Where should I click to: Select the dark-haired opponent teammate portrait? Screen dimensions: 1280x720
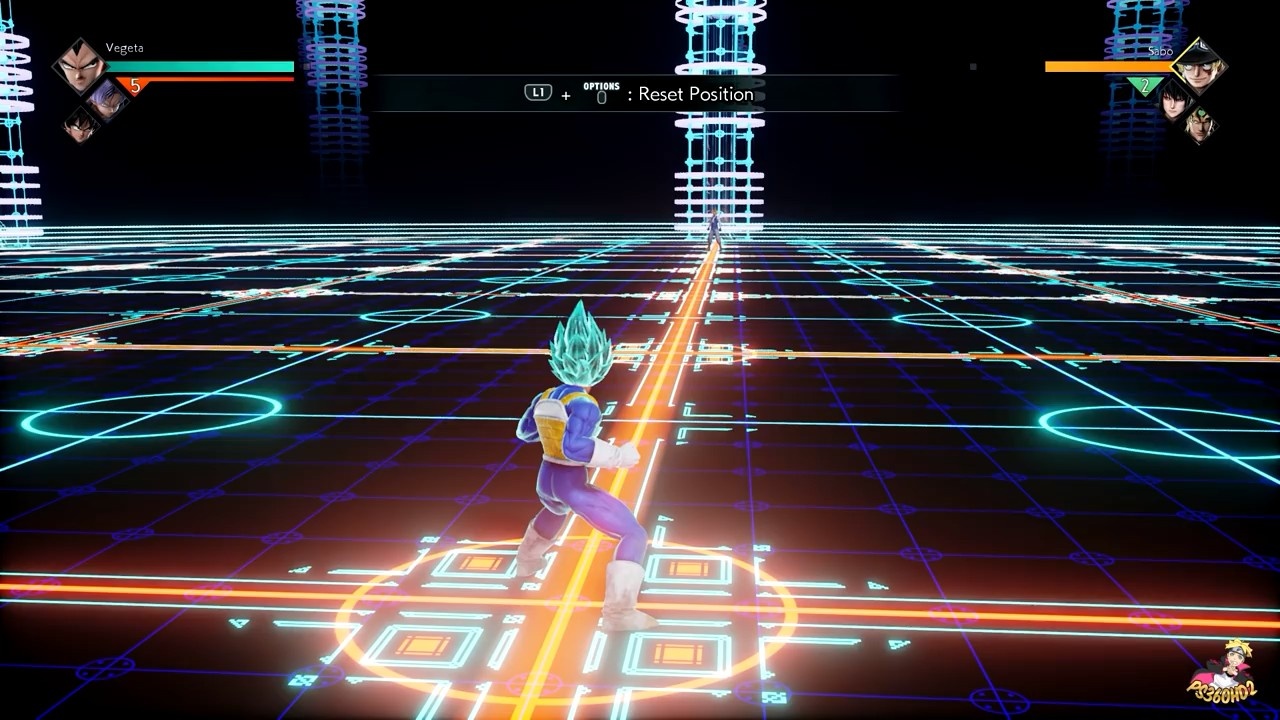point(1175,98)
